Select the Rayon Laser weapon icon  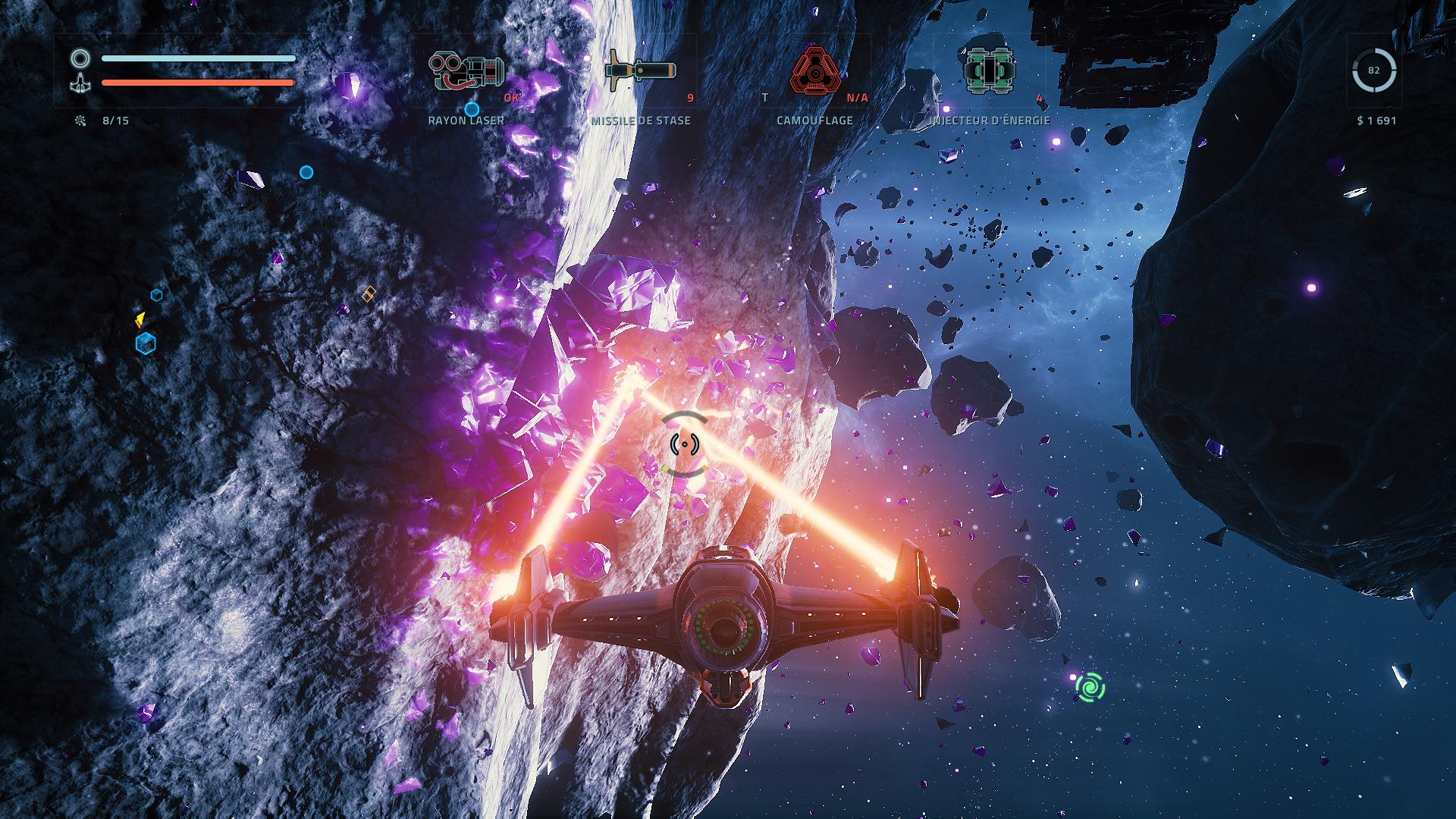[x=466, y=71]
